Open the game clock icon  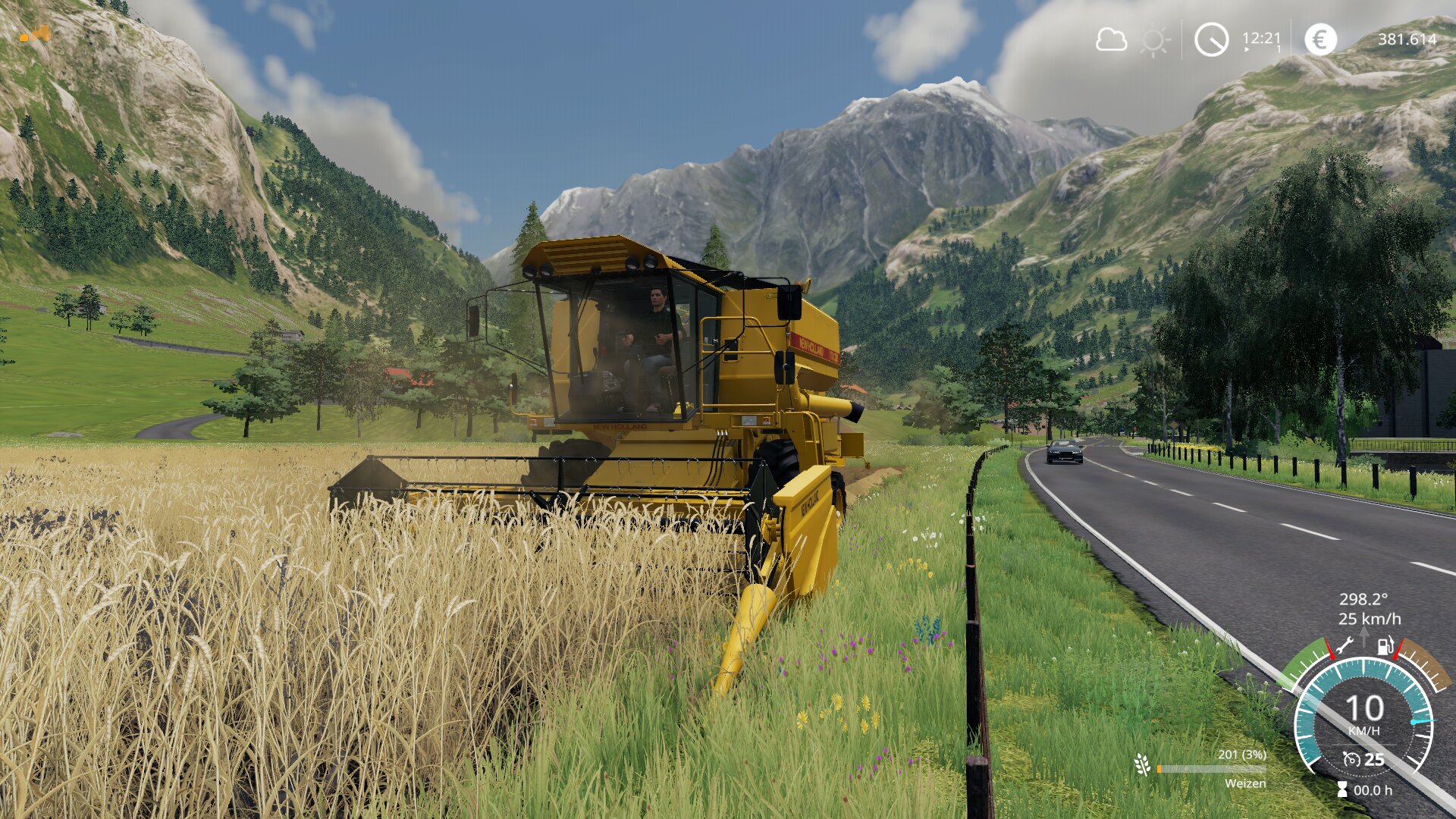[1211, 39]
